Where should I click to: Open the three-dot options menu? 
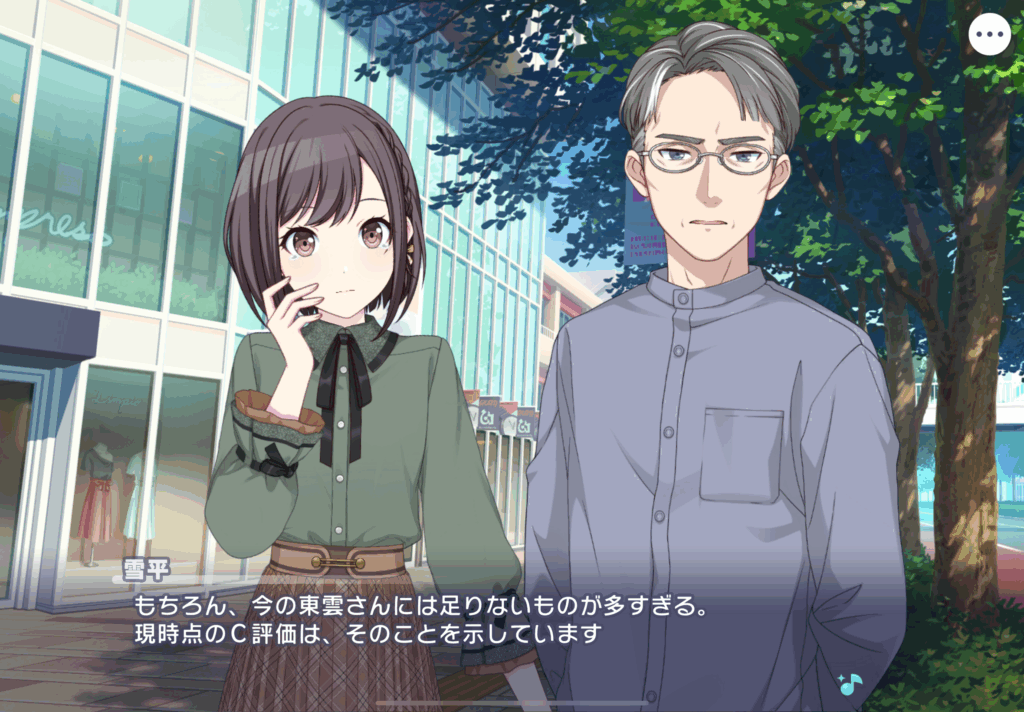990,35
